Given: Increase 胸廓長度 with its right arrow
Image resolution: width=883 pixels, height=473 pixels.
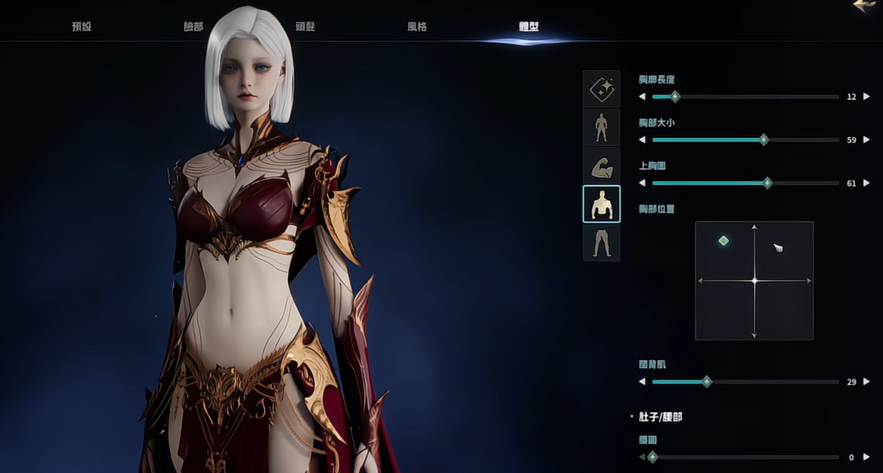Looking at the screenshot, I should pyautogui.click(x=866, y=97).
